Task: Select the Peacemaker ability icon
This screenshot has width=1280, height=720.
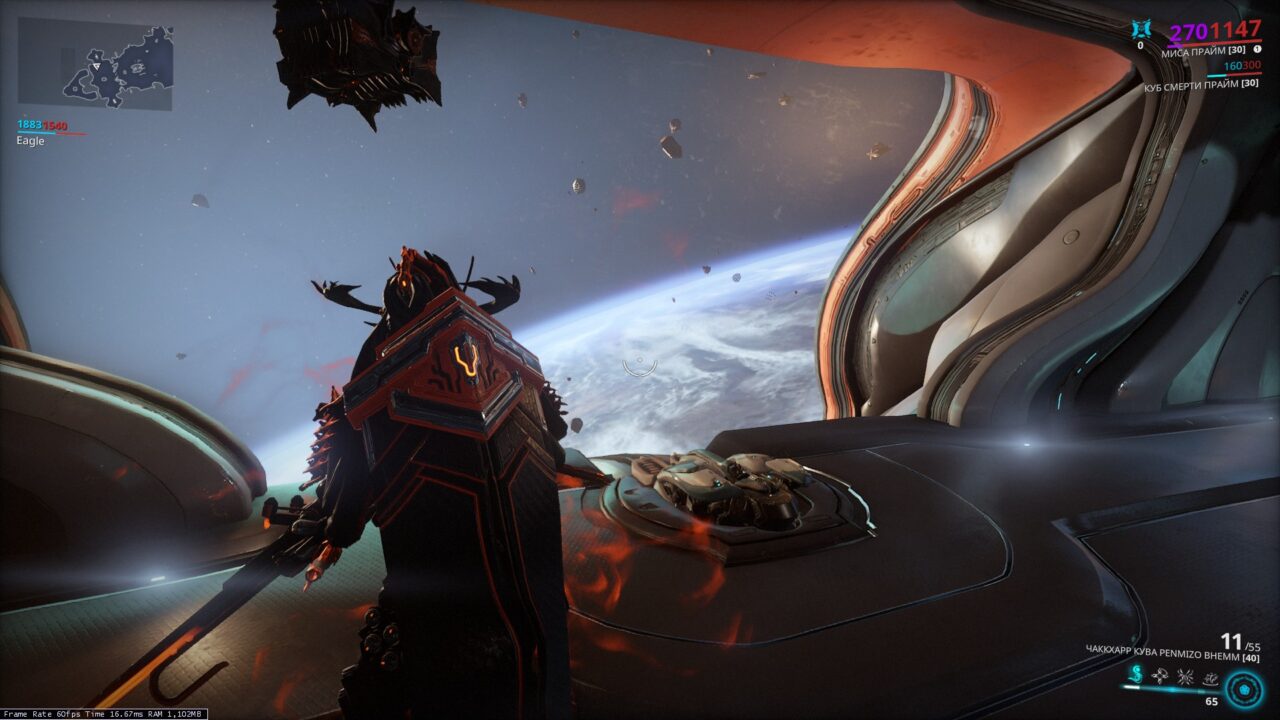Action: pos(1212,676)
